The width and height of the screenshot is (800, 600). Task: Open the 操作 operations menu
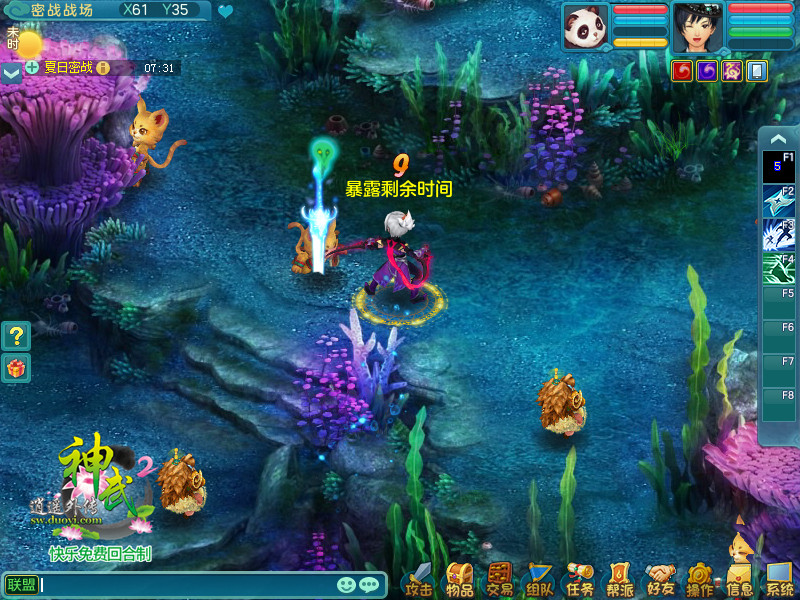700,579
